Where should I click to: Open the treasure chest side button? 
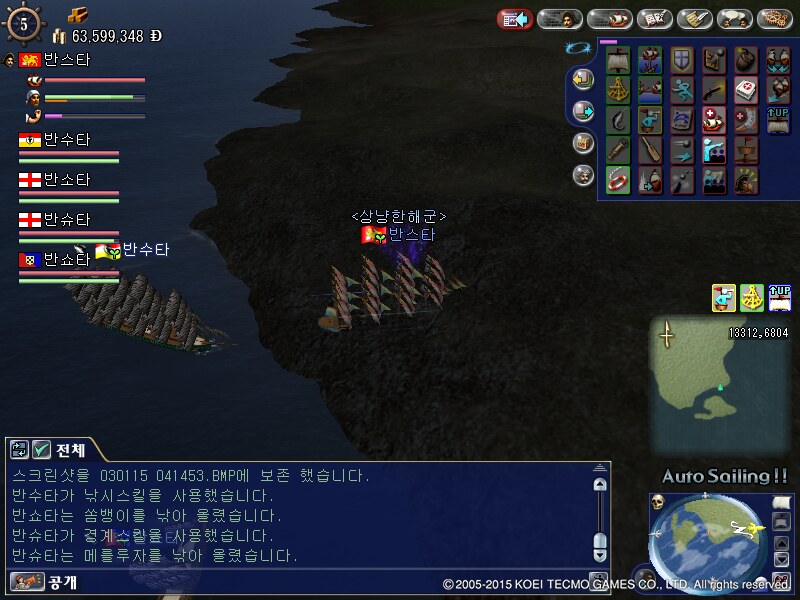coord(582,143)
